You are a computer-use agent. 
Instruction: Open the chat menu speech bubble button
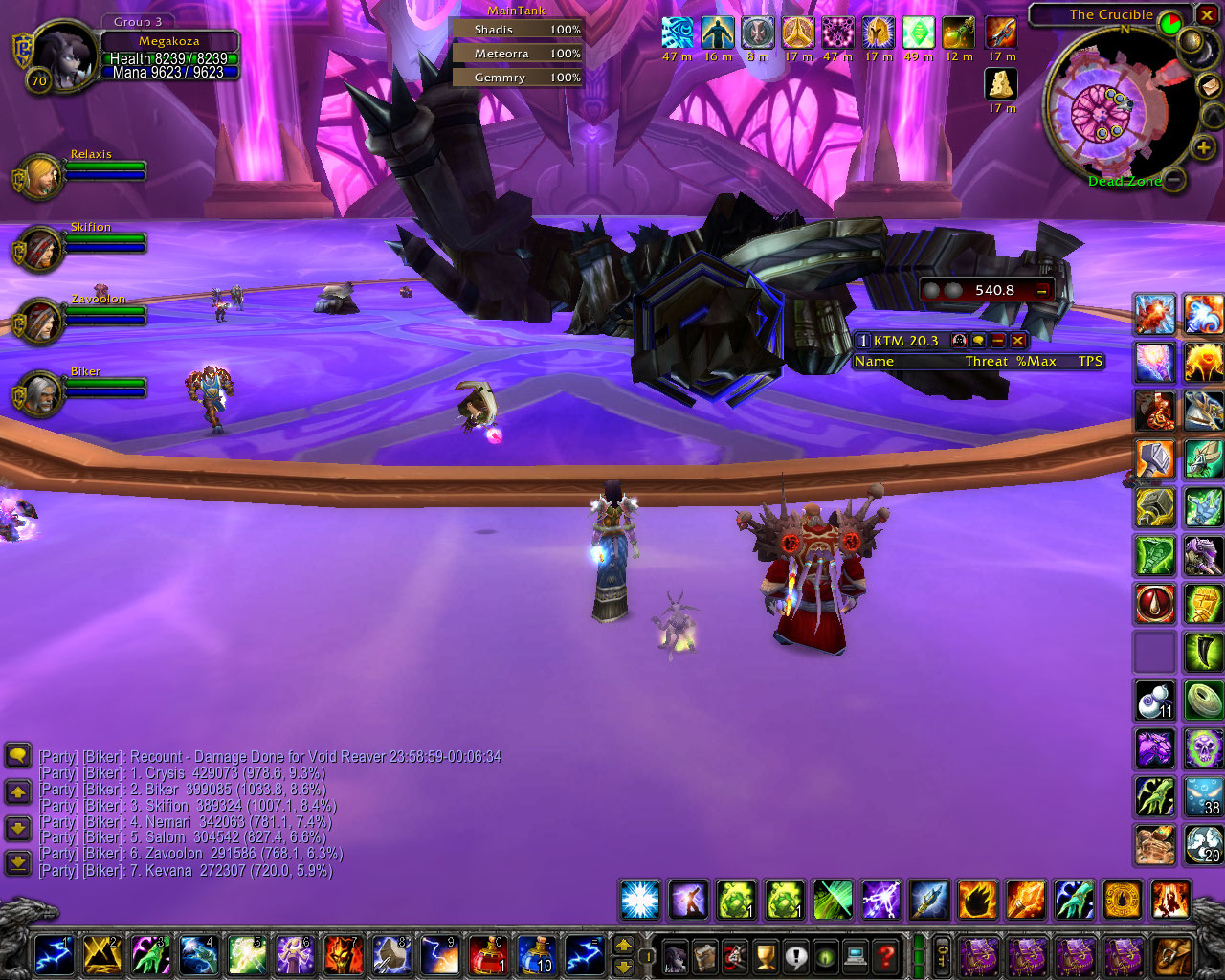click(18, 756)
